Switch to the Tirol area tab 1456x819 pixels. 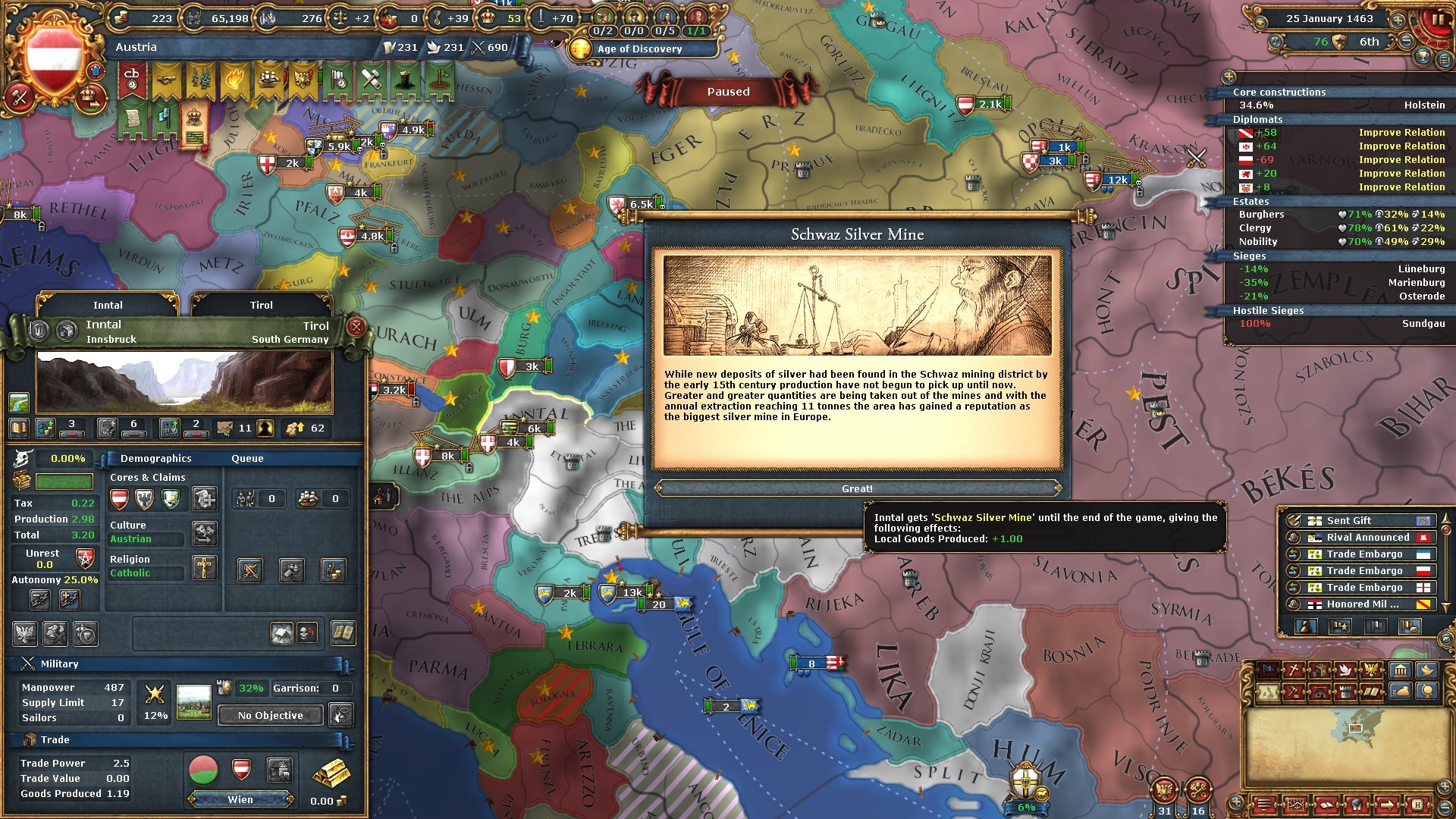261,305
